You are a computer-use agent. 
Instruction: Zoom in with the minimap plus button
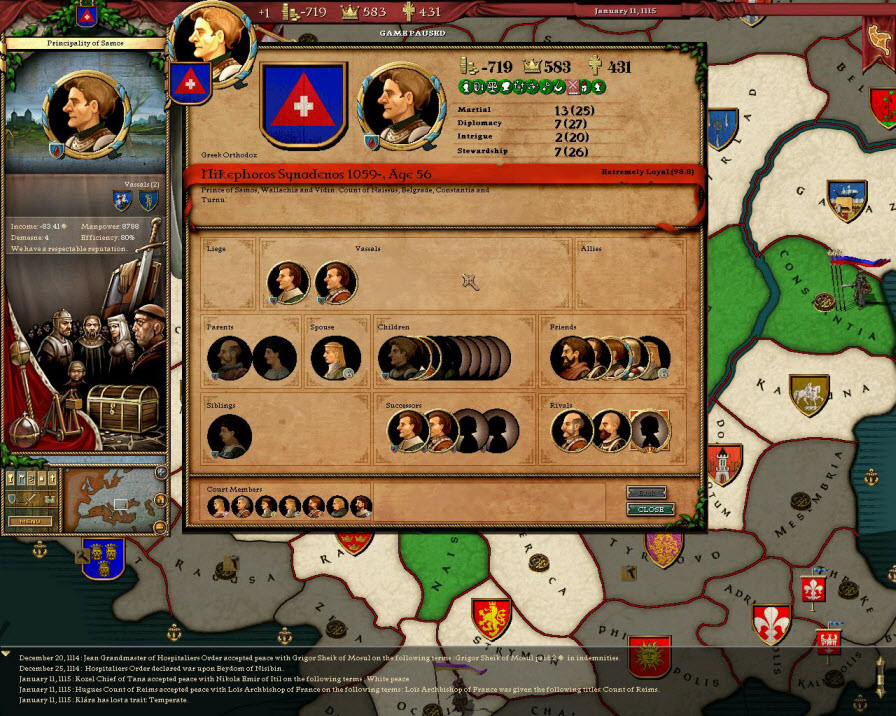161,472
